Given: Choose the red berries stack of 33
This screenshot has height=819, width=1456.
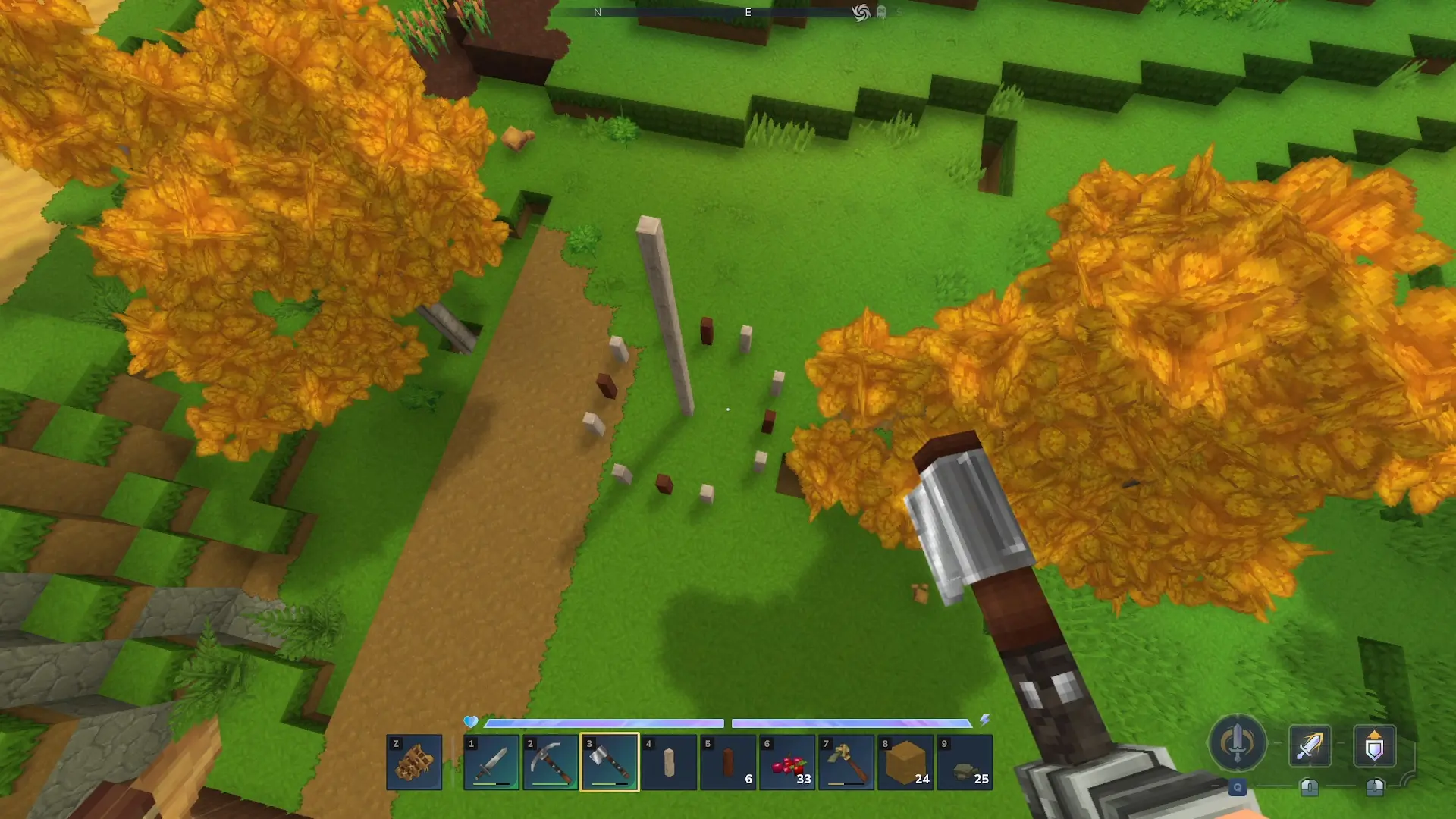Looking at the screenshot, I should tap(787, 762).
